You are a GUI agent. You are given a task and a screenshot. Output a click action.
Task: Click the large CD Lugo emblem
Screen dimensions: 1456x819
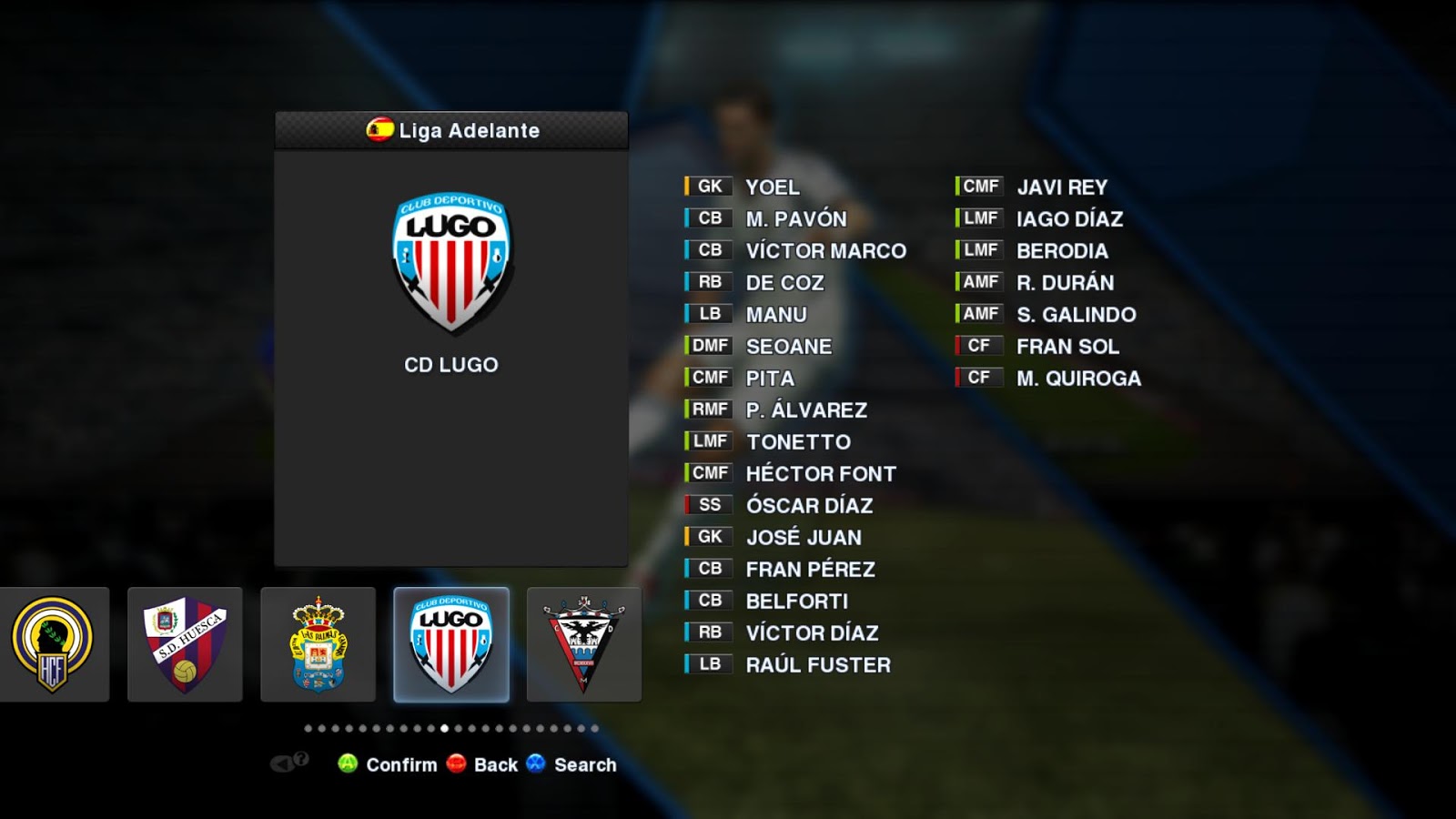coord(451,262)
